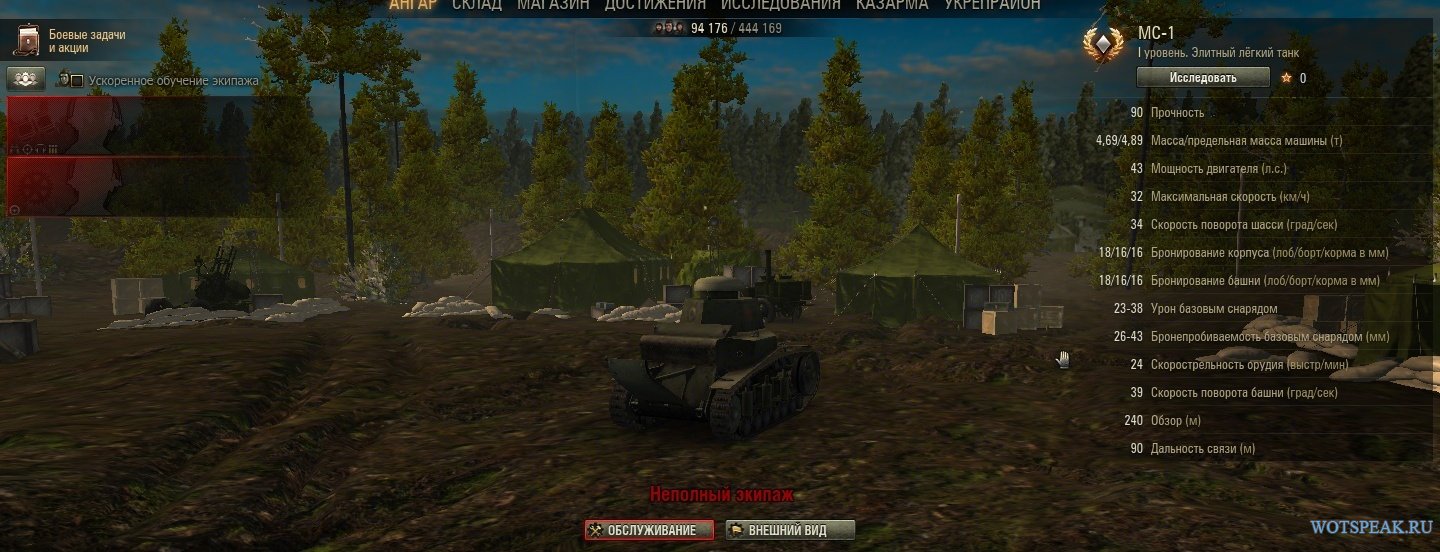Click the МС-1 elite laurel badge

tap(1103, 44)
